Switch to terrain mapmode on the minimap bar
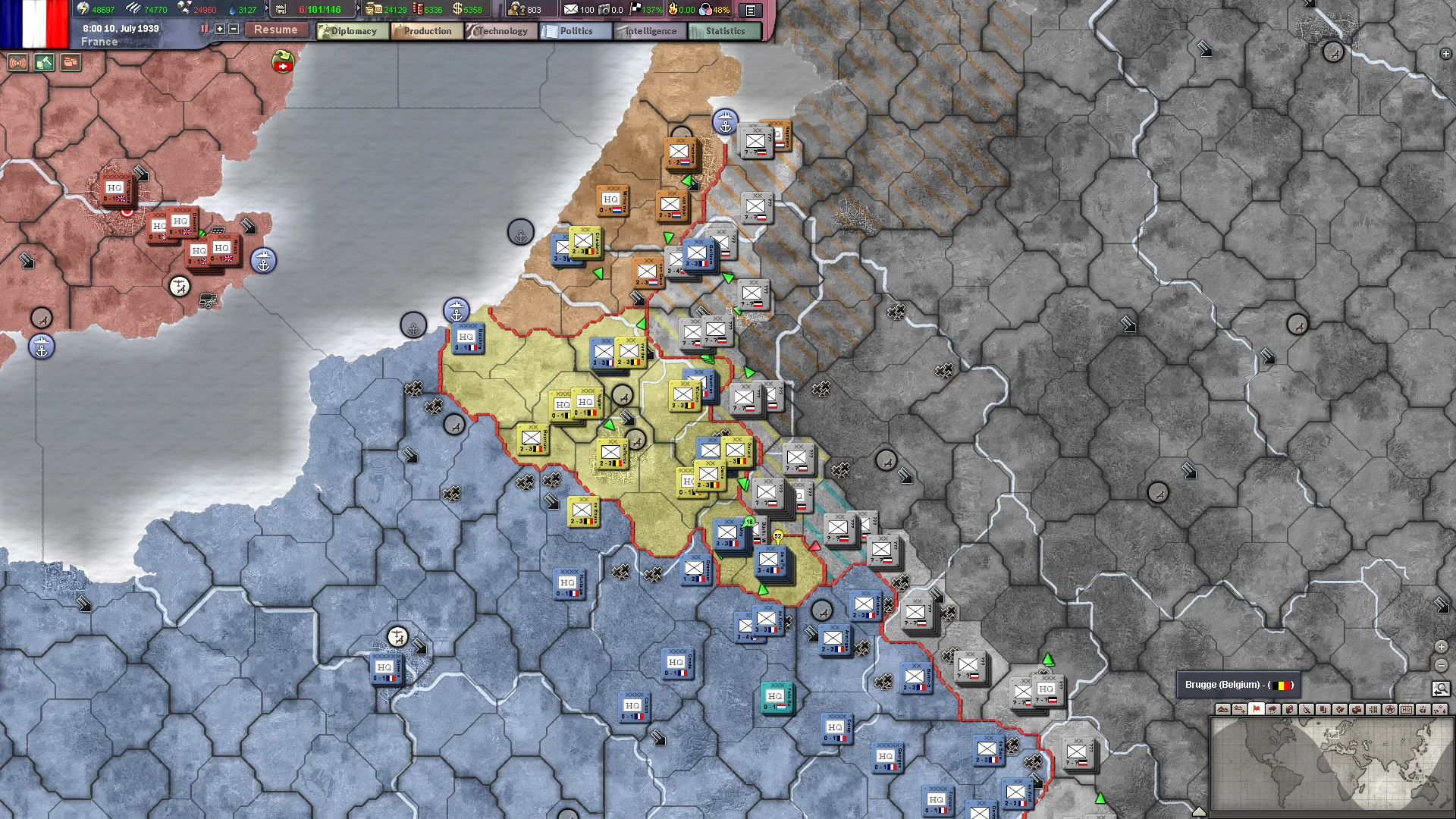Image resolution: width=1456 pixels, height=819 pixels. pos(1222,710)
